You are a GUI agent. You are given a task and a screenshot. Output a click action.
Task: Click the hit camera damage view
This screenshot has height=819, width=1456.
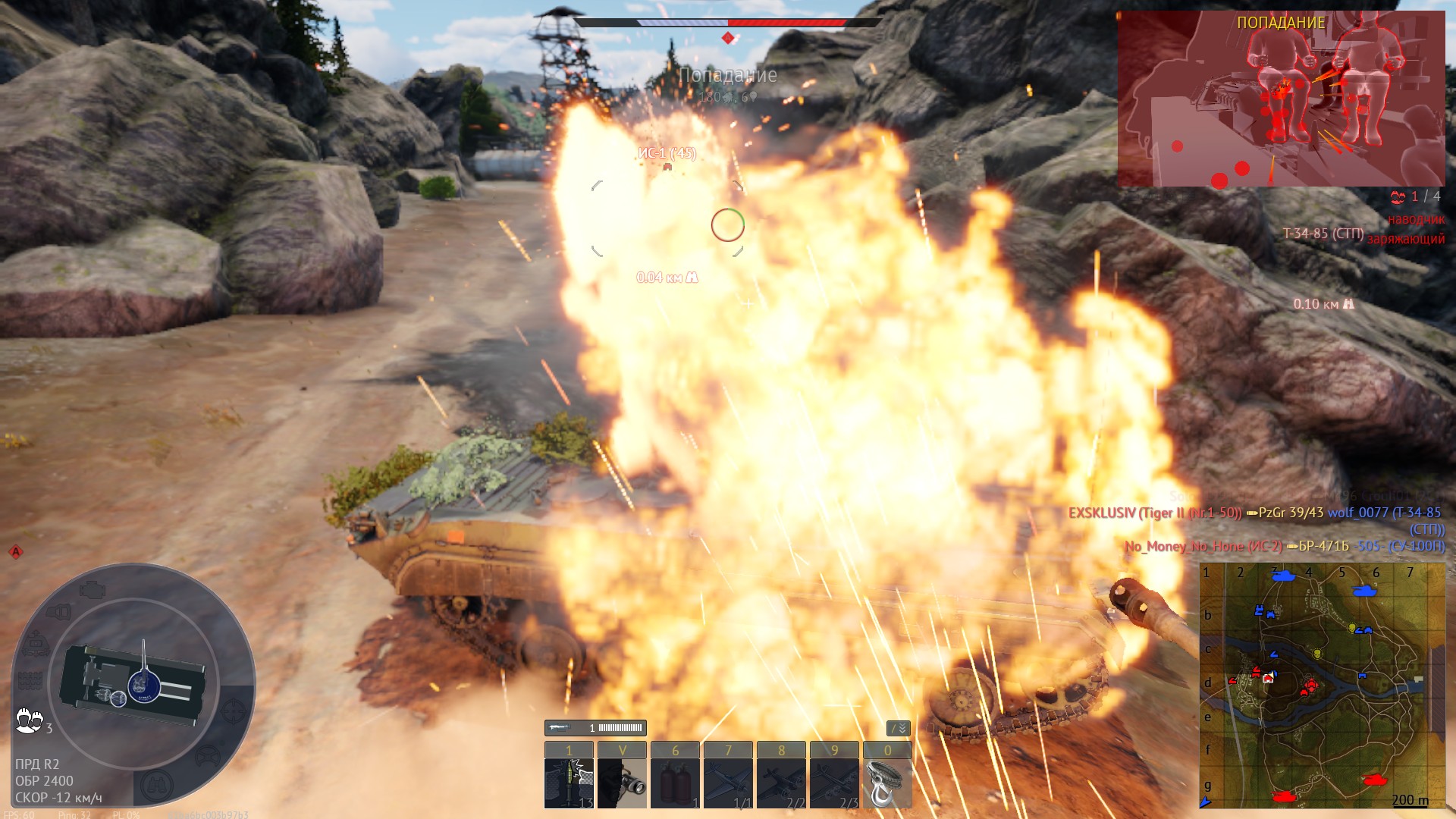[1281, 99]
